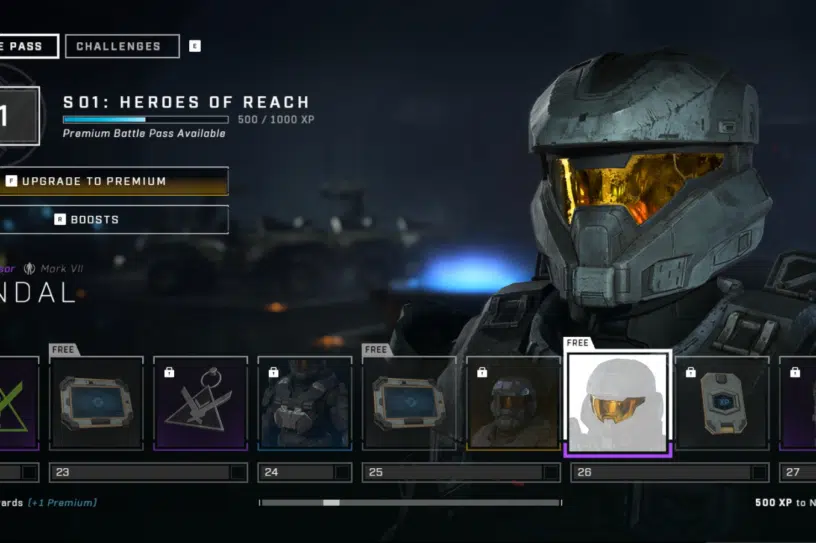Open the Battle Pass tab
The image size is (816, 543).
click(x=27, y=46)
